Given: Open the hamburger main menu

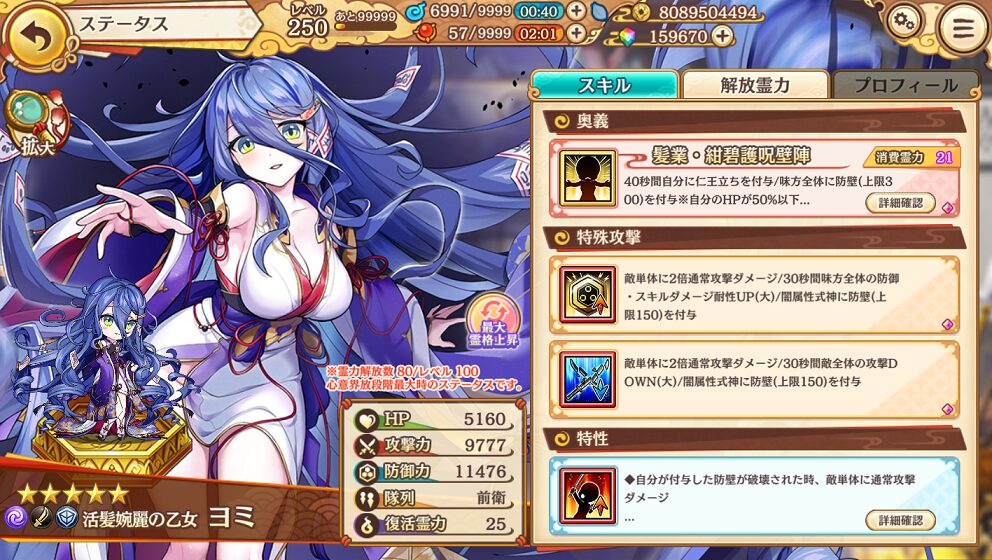Looking at the screenshot, I should (x=962, y=29).
